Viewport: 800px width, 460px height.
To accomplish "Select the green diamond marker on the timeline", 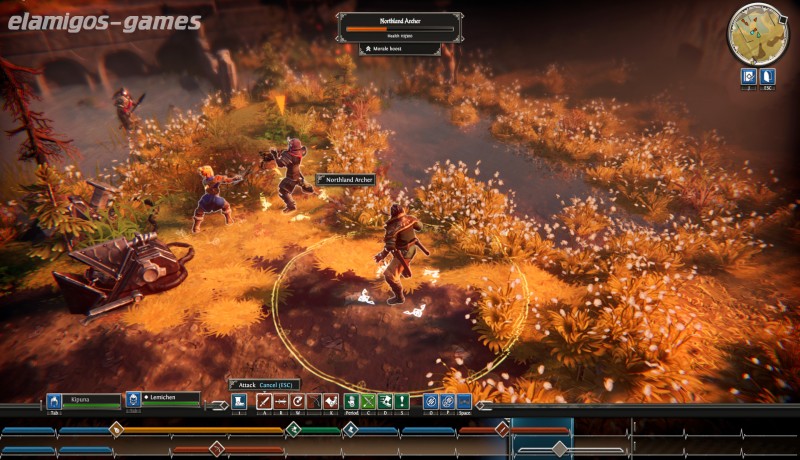I will click(x=294, y=430).
